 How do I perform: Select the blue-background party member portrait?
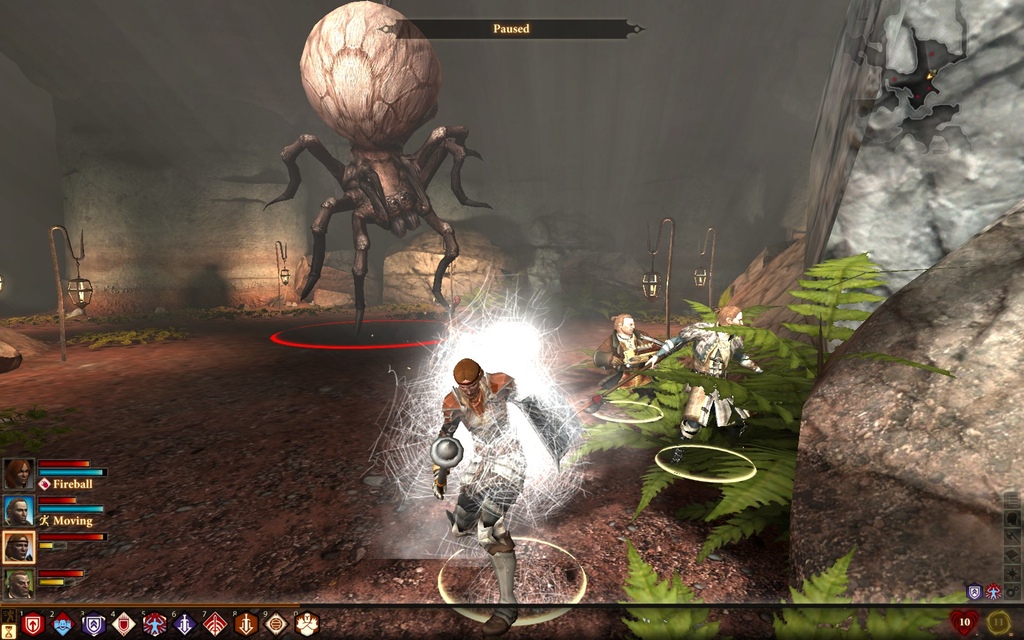(18, 510)
